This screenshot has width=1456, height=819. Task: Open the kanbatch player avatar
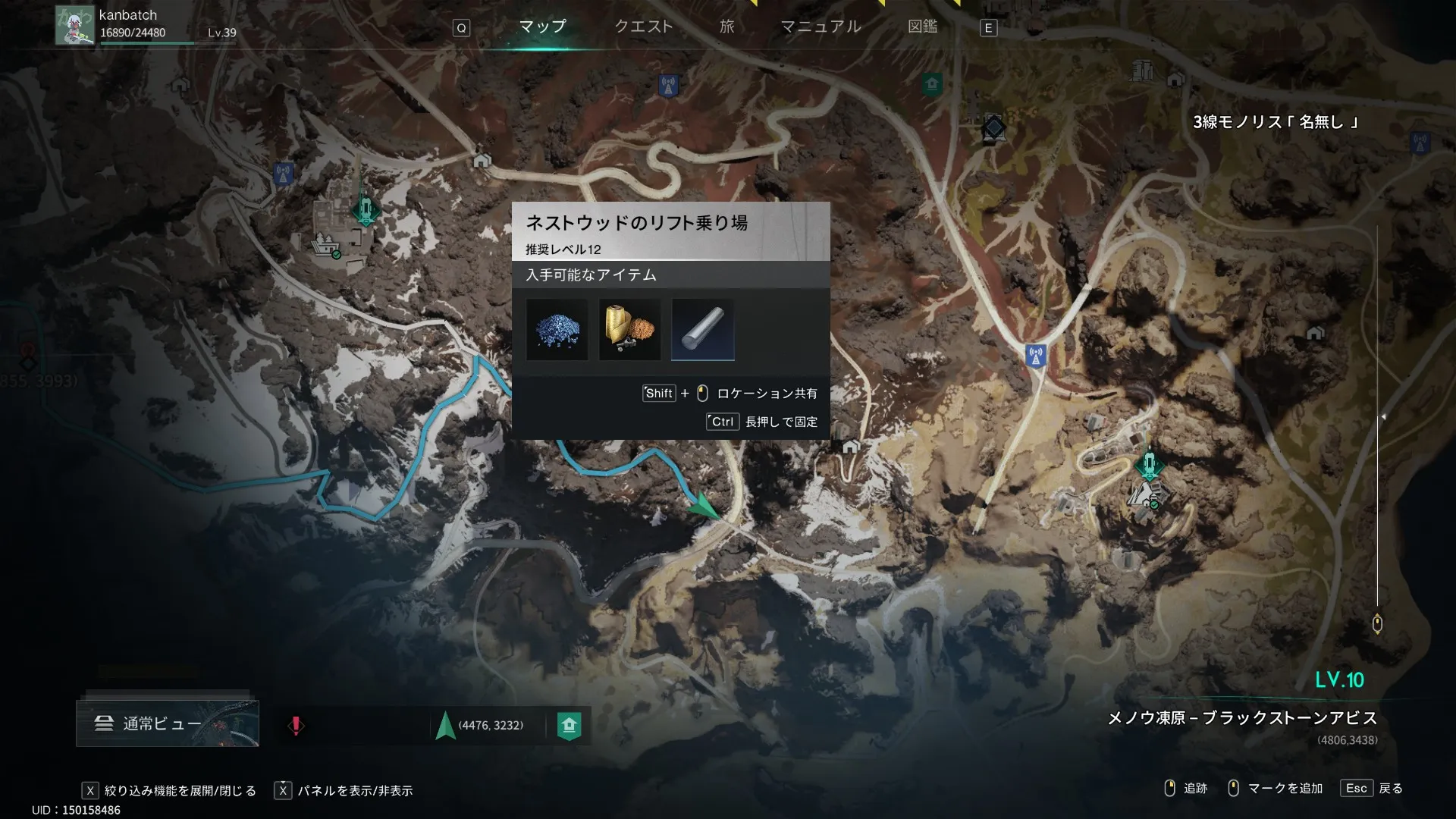(74, 25)
